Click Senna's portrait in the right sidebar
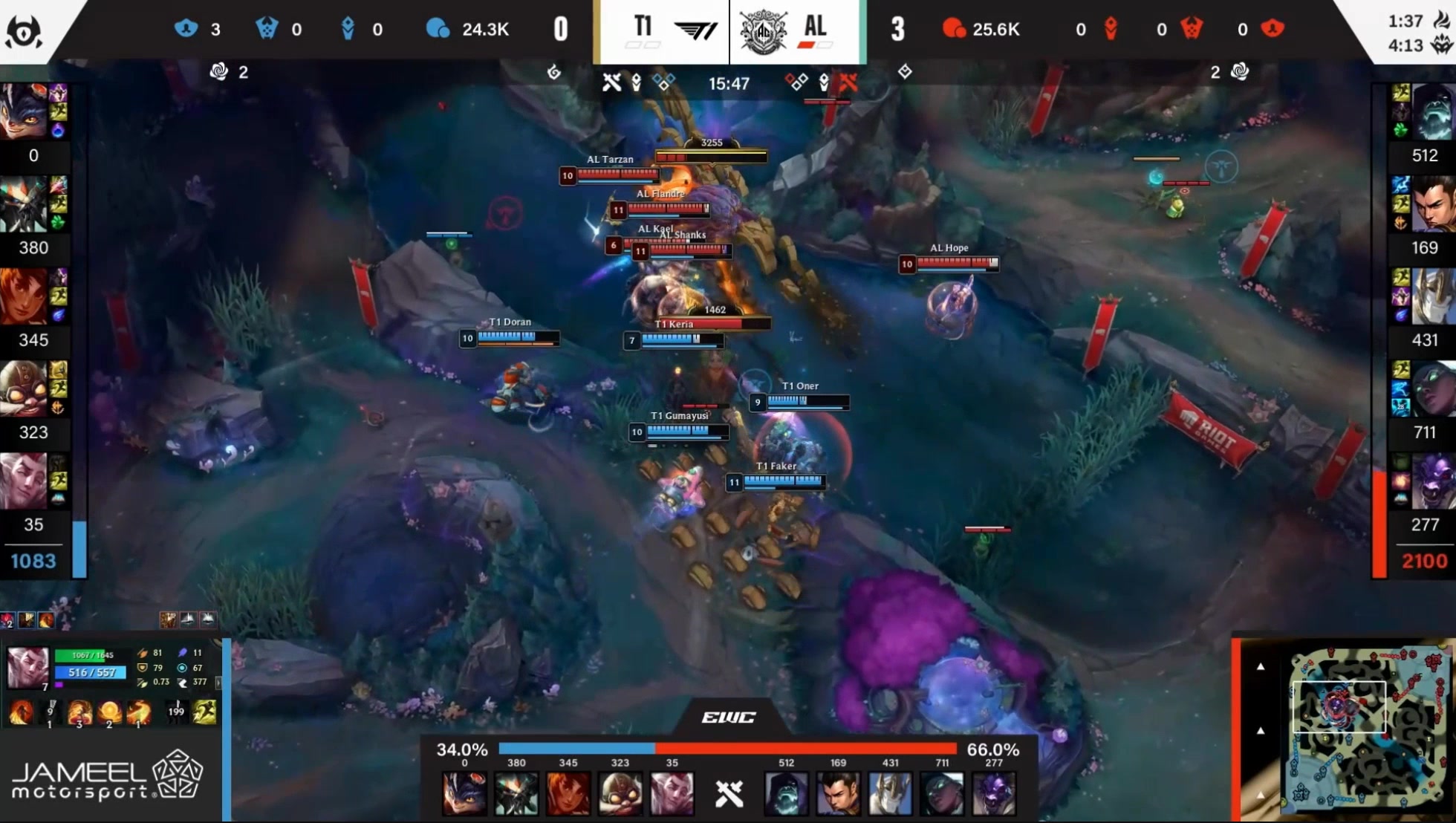 coord(1431,388)
